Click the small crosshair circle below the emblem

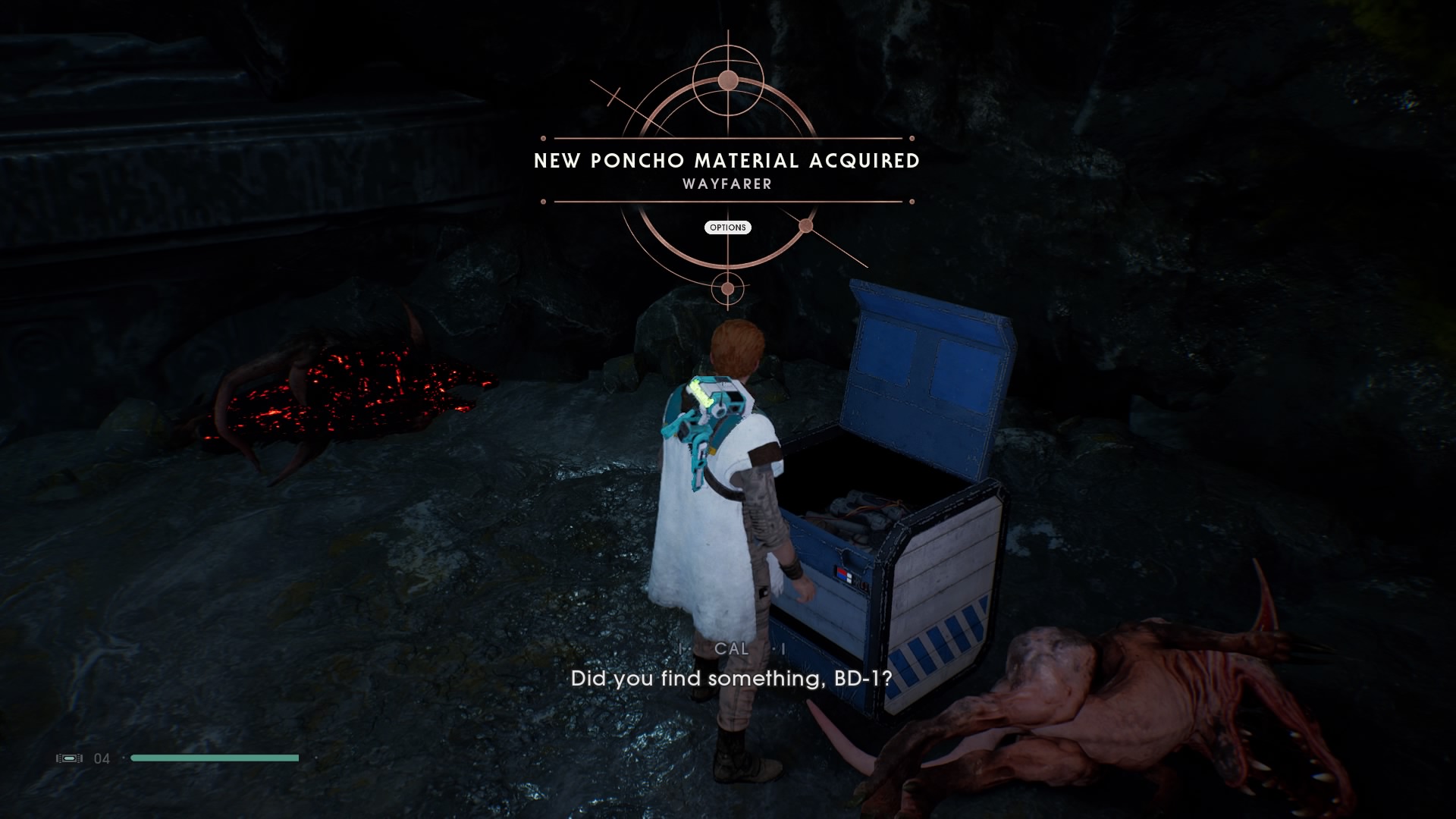point(726,288)
